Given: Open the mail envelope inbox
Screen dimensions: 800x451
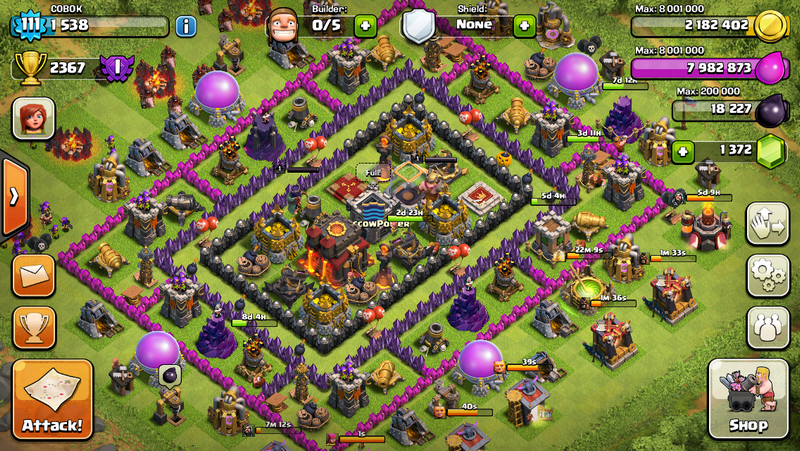Looking at the screenshot, I should point(33,275).
